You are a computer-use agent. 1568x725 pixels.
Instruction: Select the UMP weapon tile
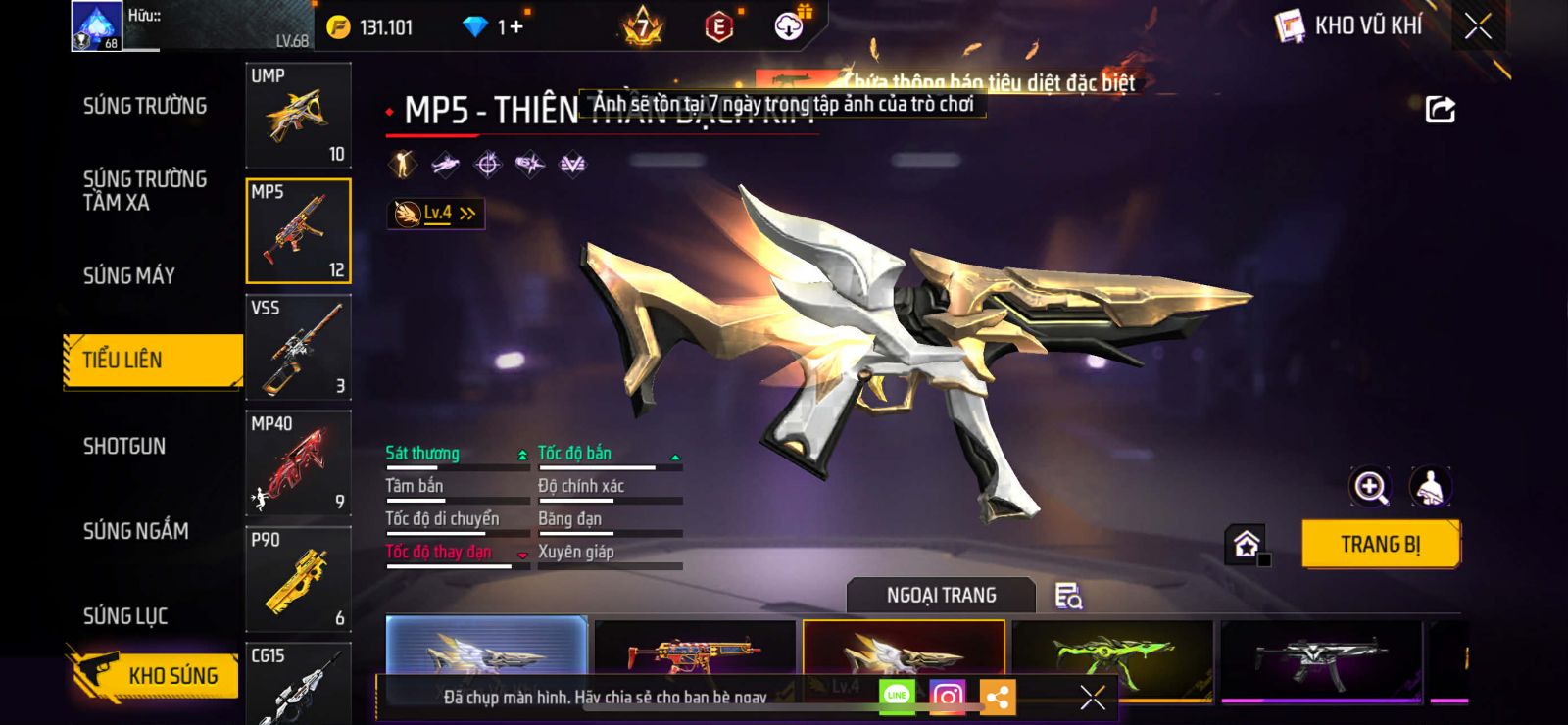point(298,116)
